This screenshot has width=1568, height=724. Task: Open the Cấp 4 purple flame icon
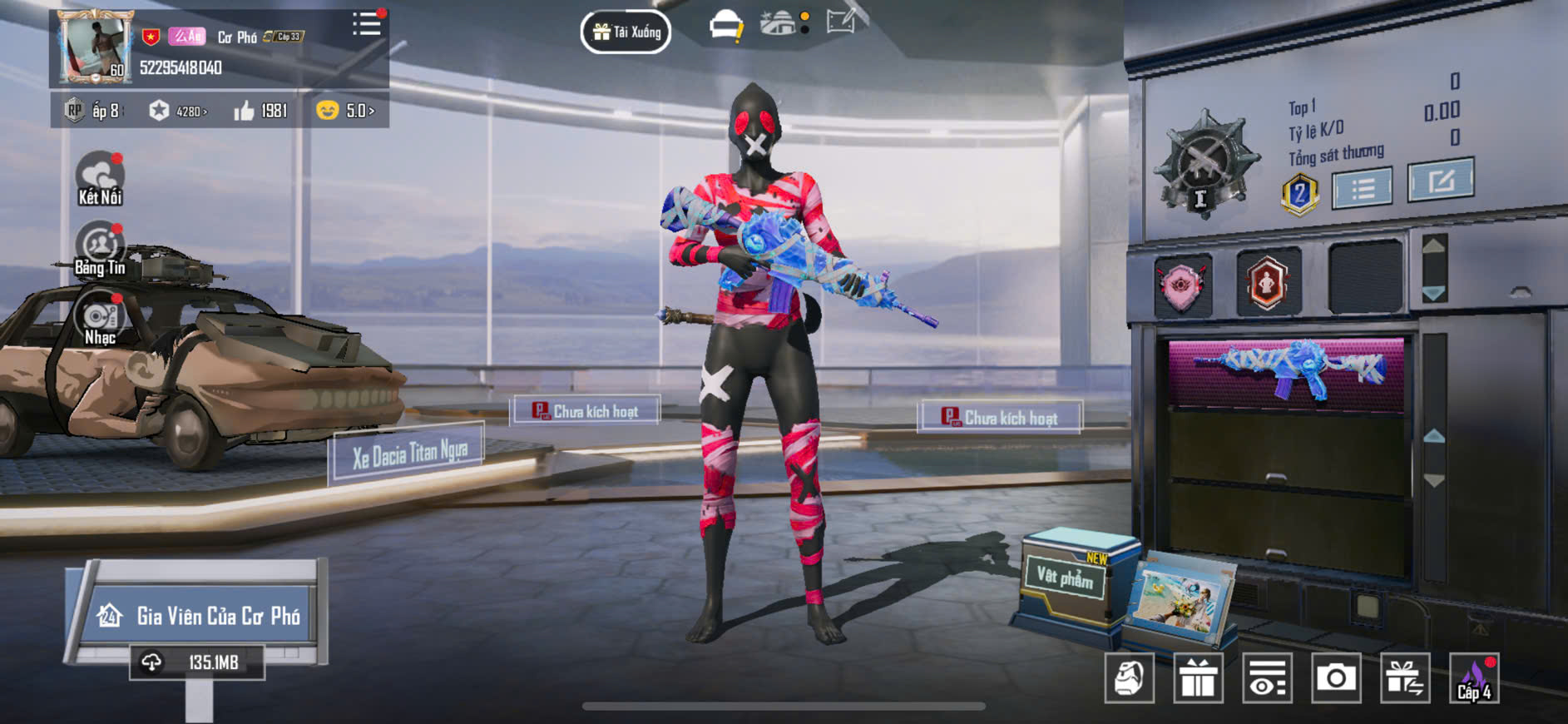(1474, 678)
